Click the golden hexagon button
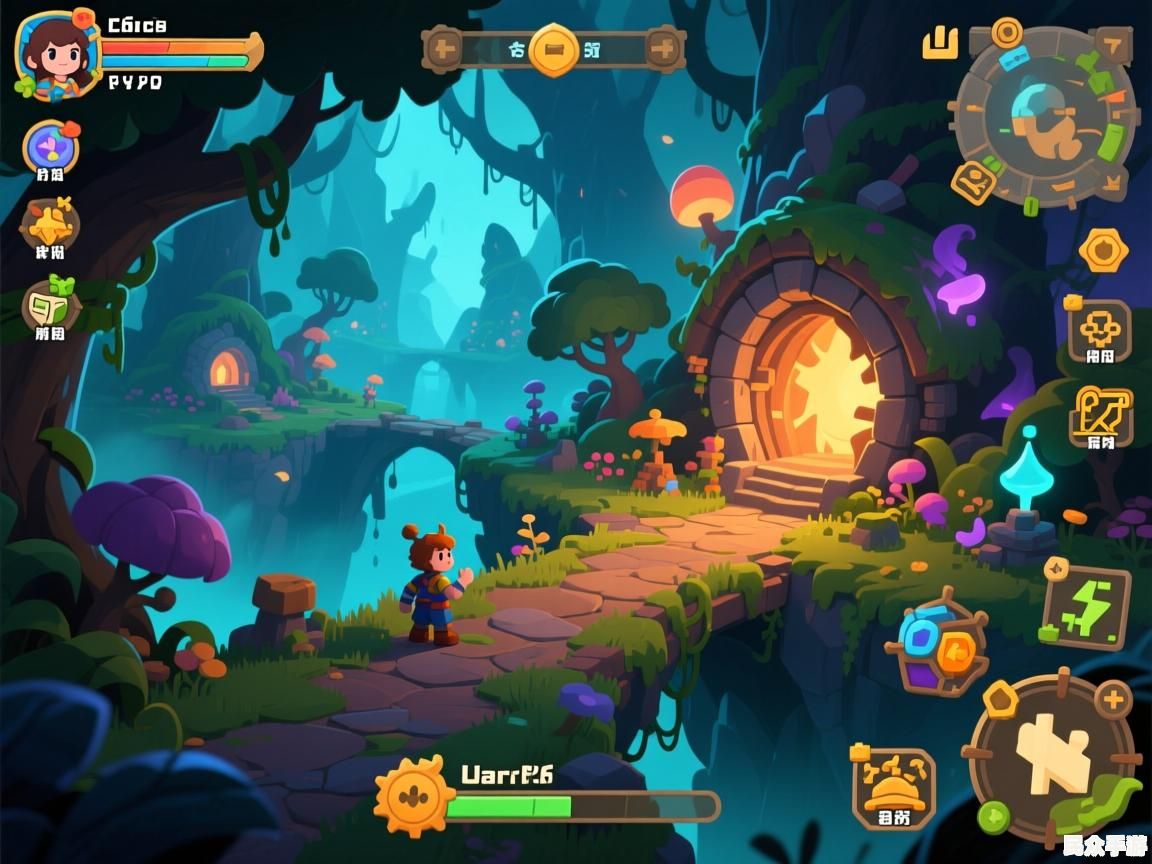 (x=1103, y=250)
